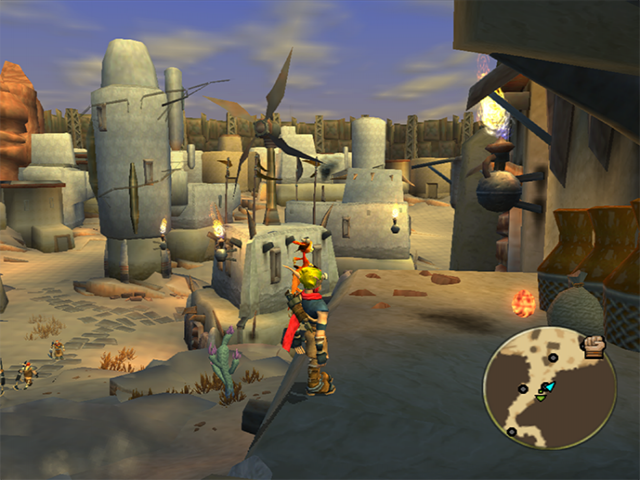The image size is (640, 480).
Task: Click the circular minimap
Action: (549, 387)
